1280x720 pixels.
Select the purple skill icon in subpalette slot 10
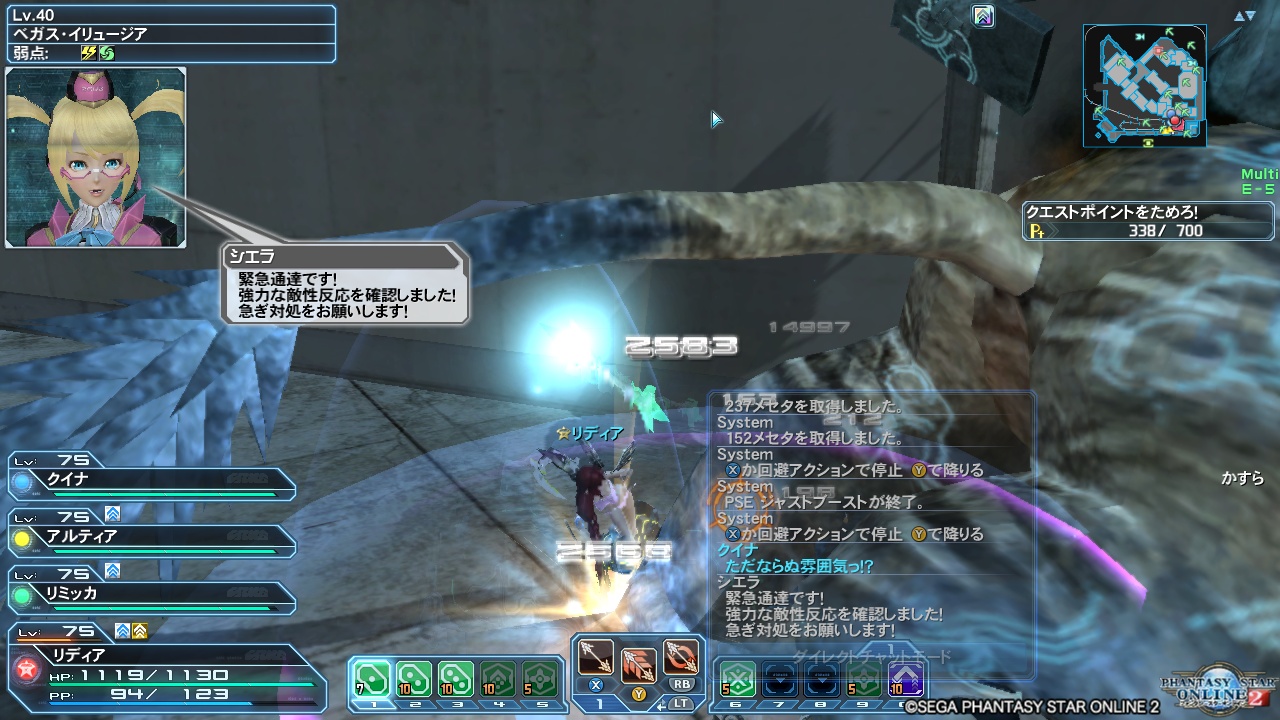pyautogui.click(x=905, y=680)
